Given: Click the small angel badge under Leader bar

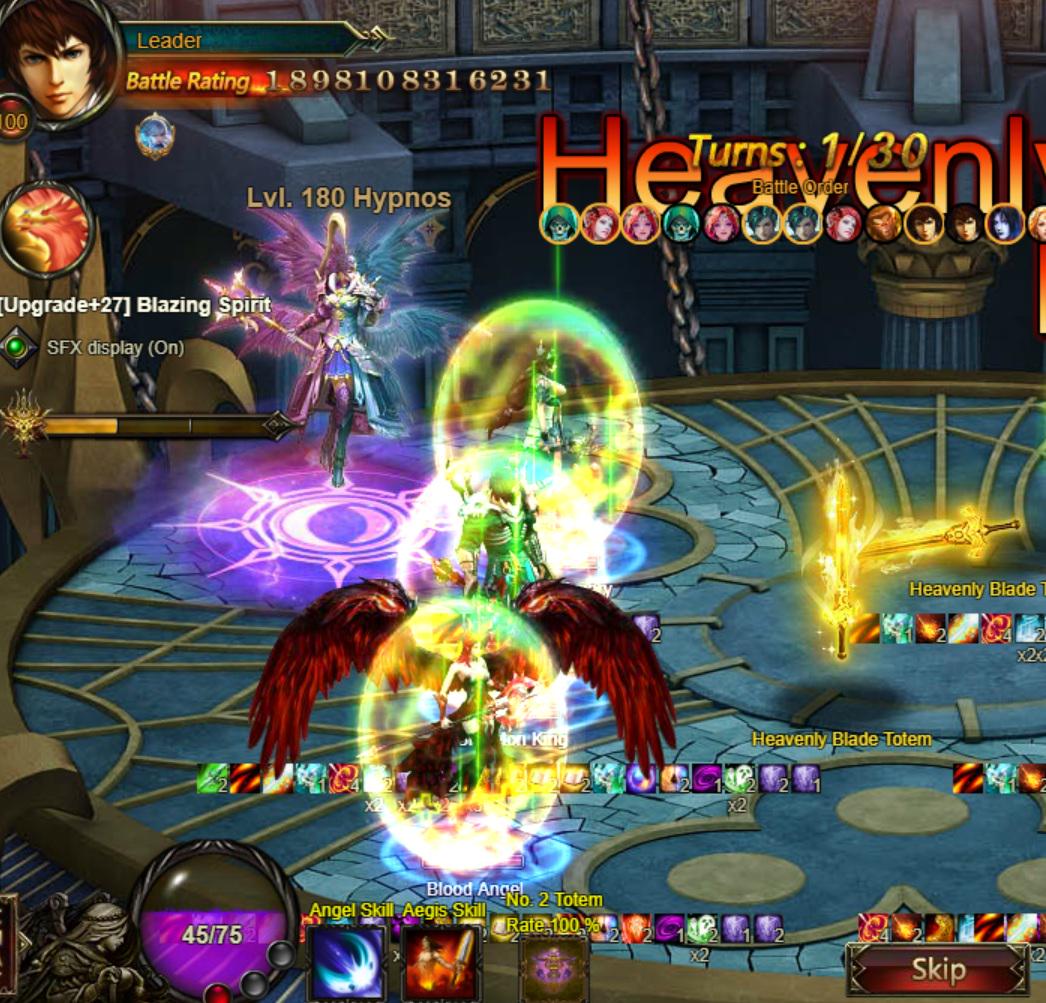Looking at the screenshot, I should click(x=155, y=135).
